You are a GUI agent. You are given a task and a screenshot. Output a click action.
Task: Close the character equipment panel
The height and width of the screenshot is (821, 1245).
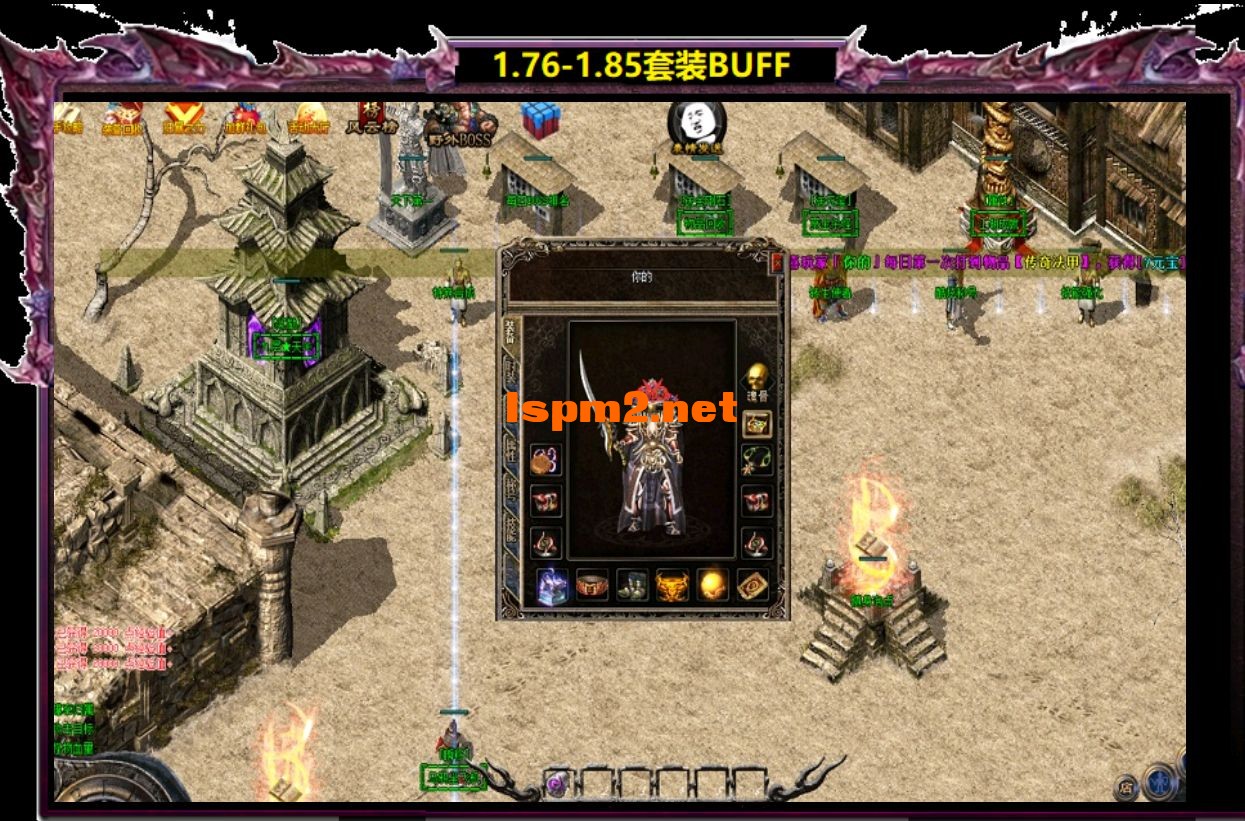point(777,263)
